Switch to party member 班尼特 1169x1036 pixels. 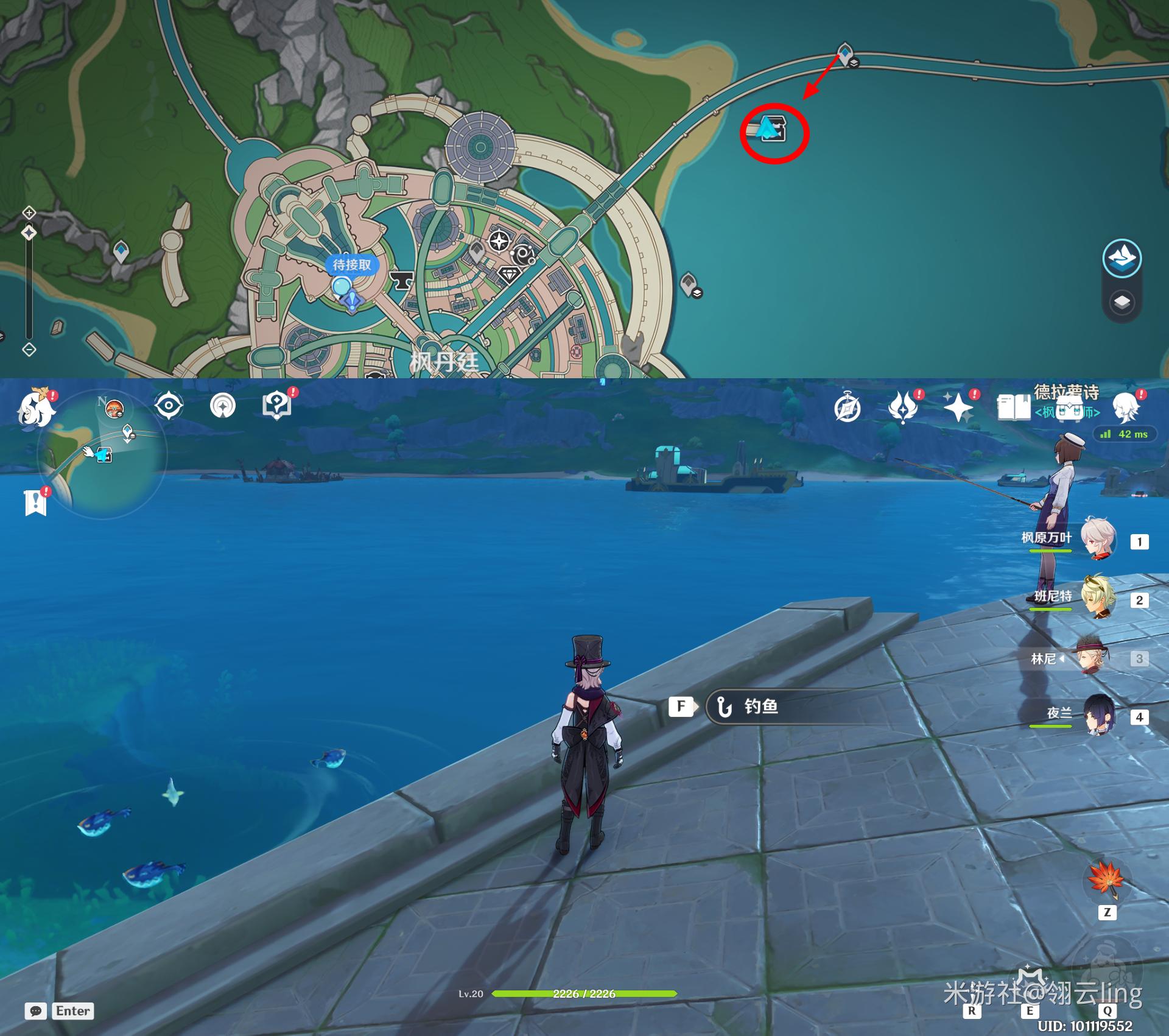tap(1098, 597)
